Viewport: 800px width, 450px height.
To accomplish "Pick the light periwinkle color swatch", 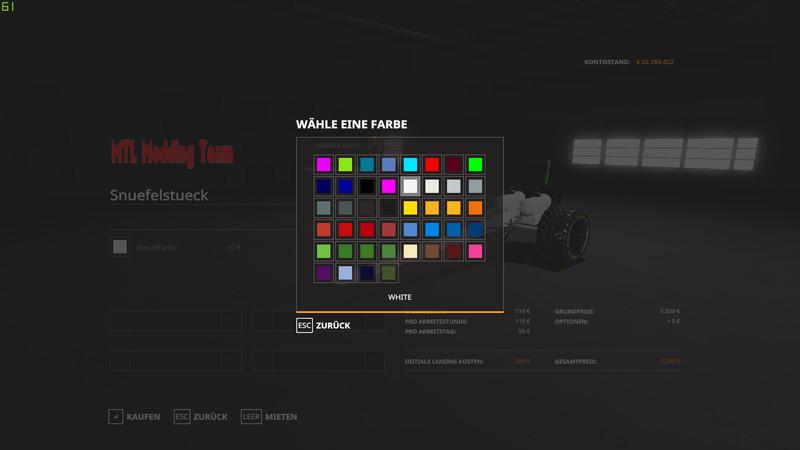I will point(345,272).
